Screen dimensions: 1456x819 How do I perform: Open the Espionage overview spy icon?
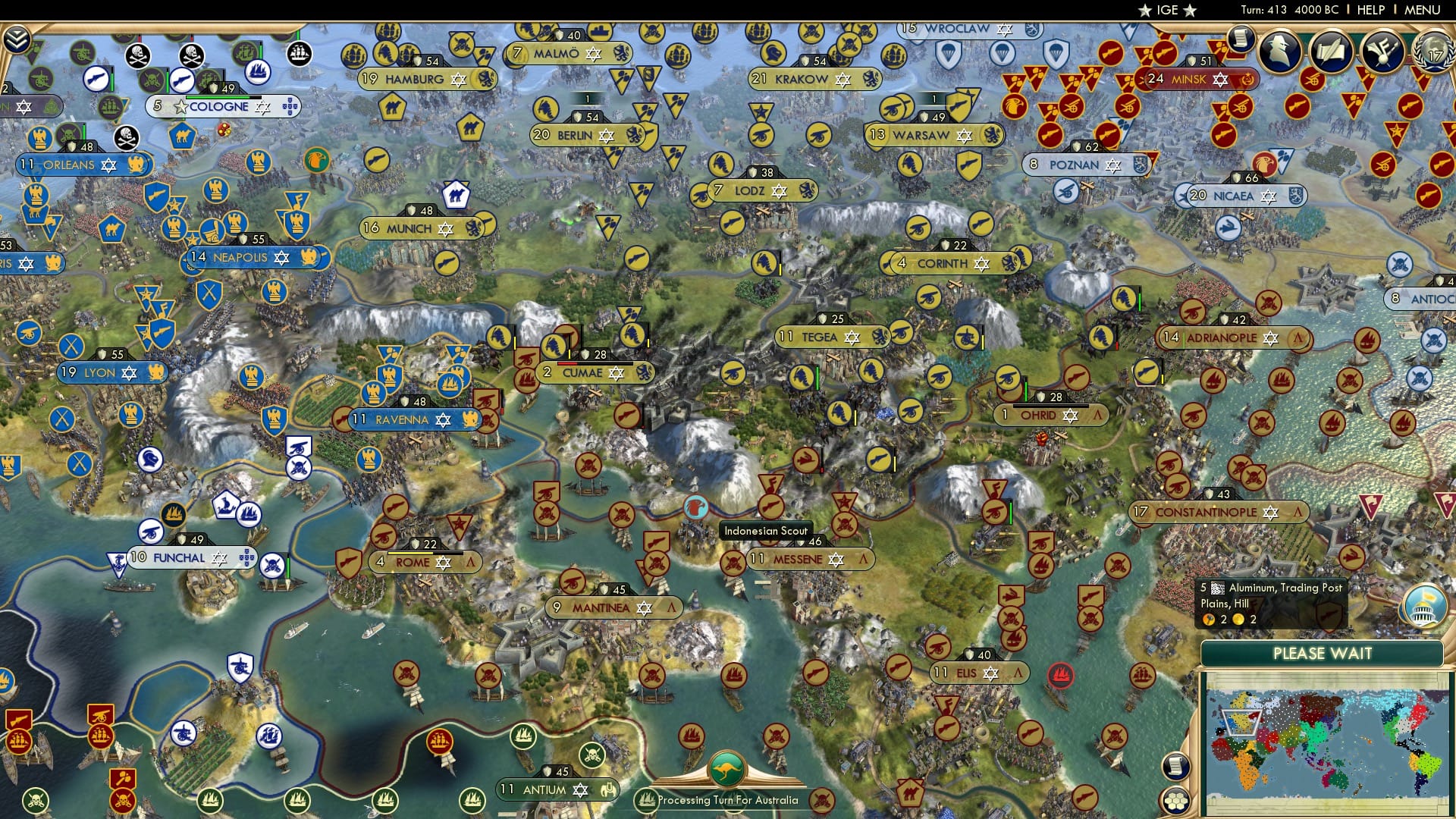click(1281, 51)
